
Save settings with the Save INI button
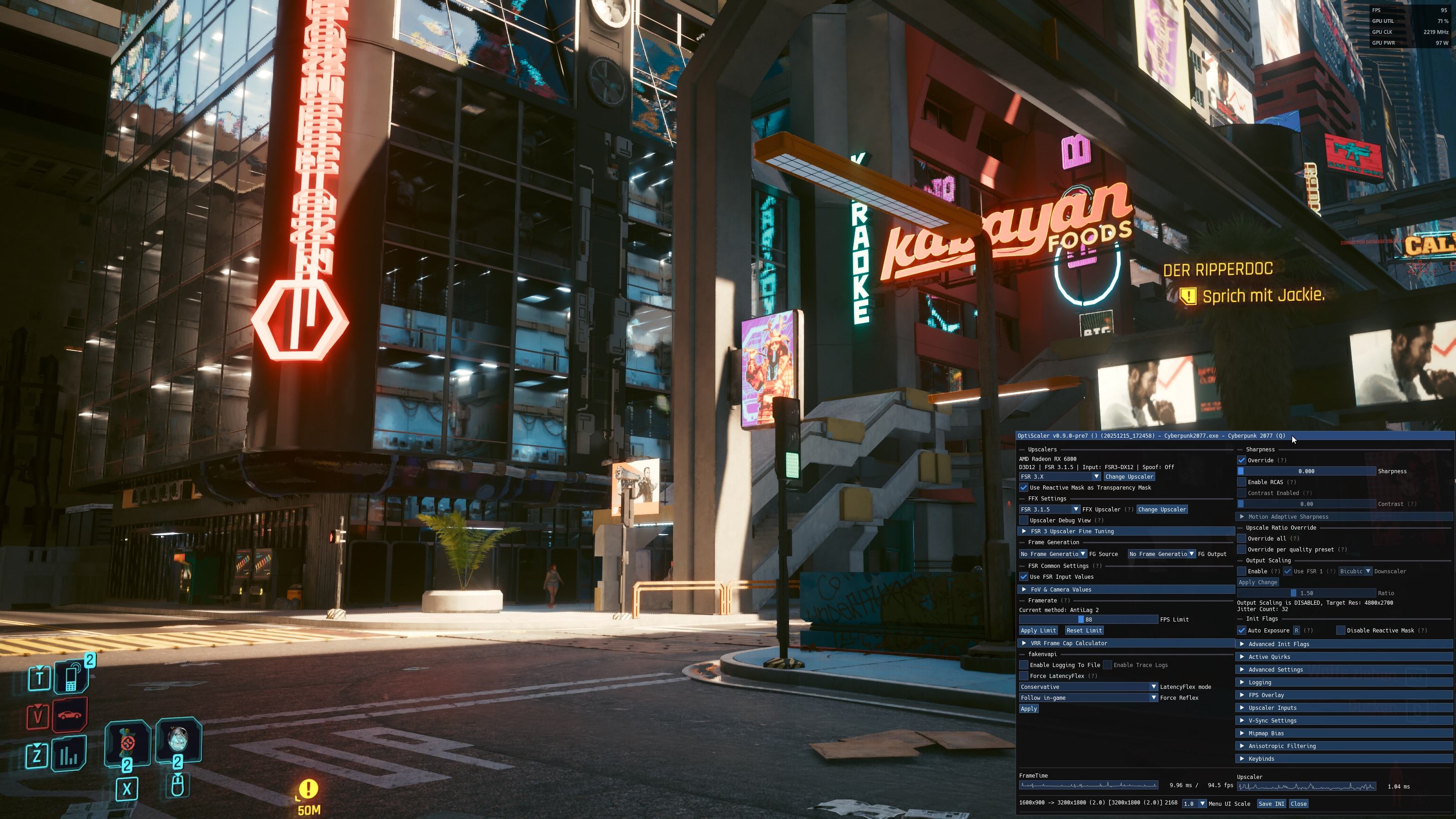1271,804
